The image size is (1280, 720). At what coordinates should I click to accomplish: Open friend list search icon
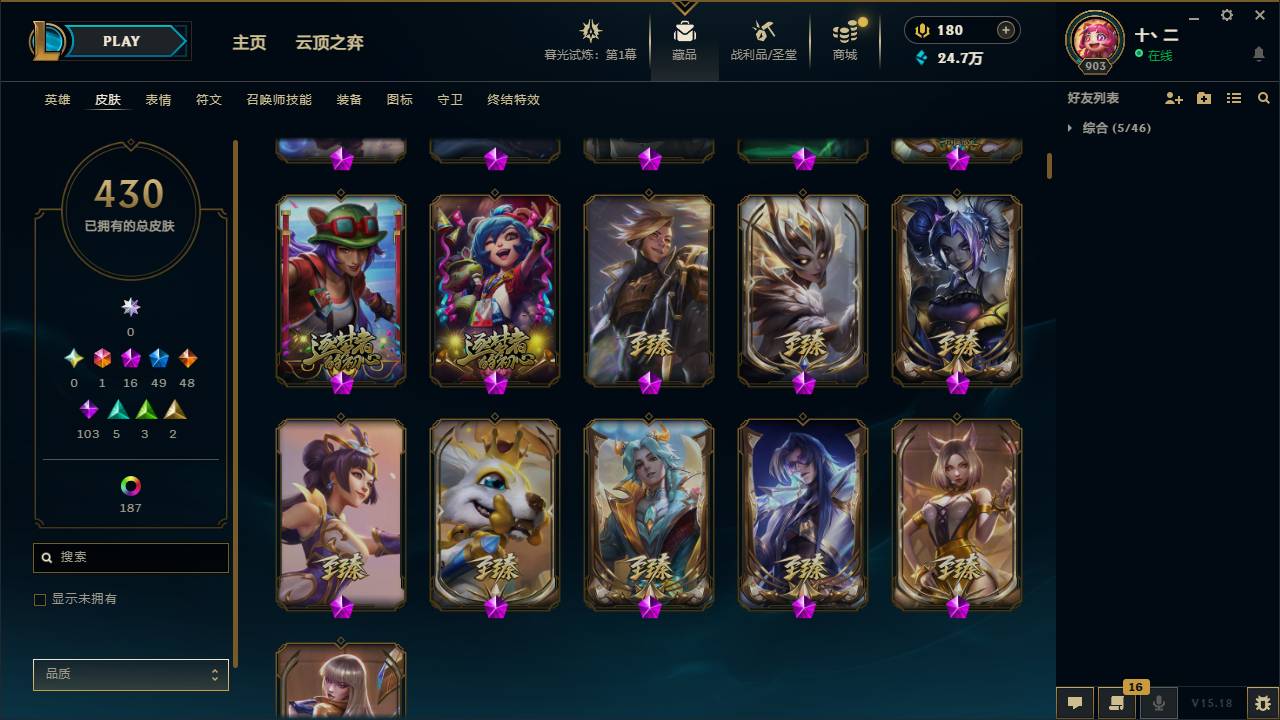[1264, 98]
